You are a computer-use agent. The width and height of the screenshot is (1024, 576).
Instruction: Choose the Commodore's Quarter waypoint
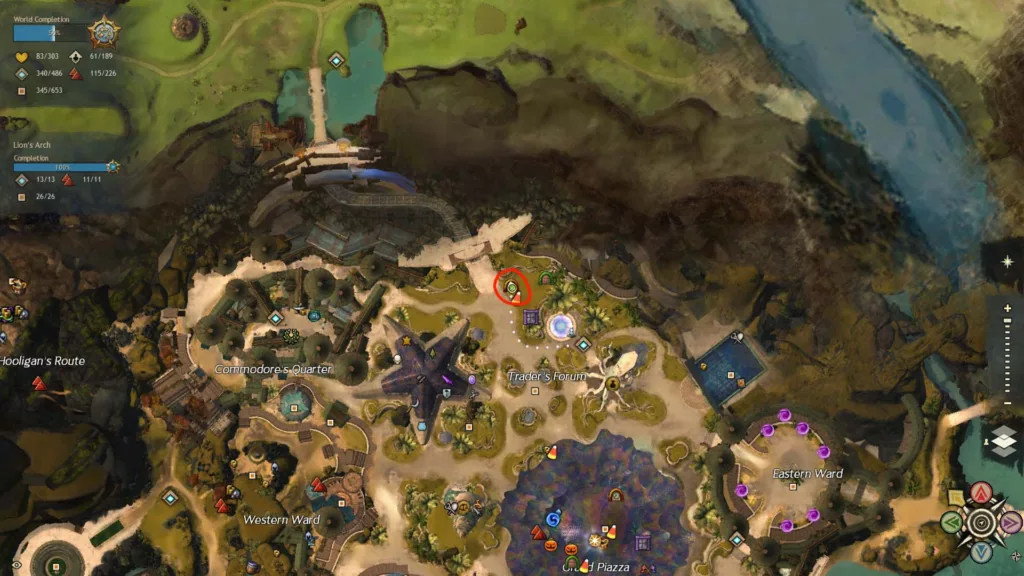[276, 318]
